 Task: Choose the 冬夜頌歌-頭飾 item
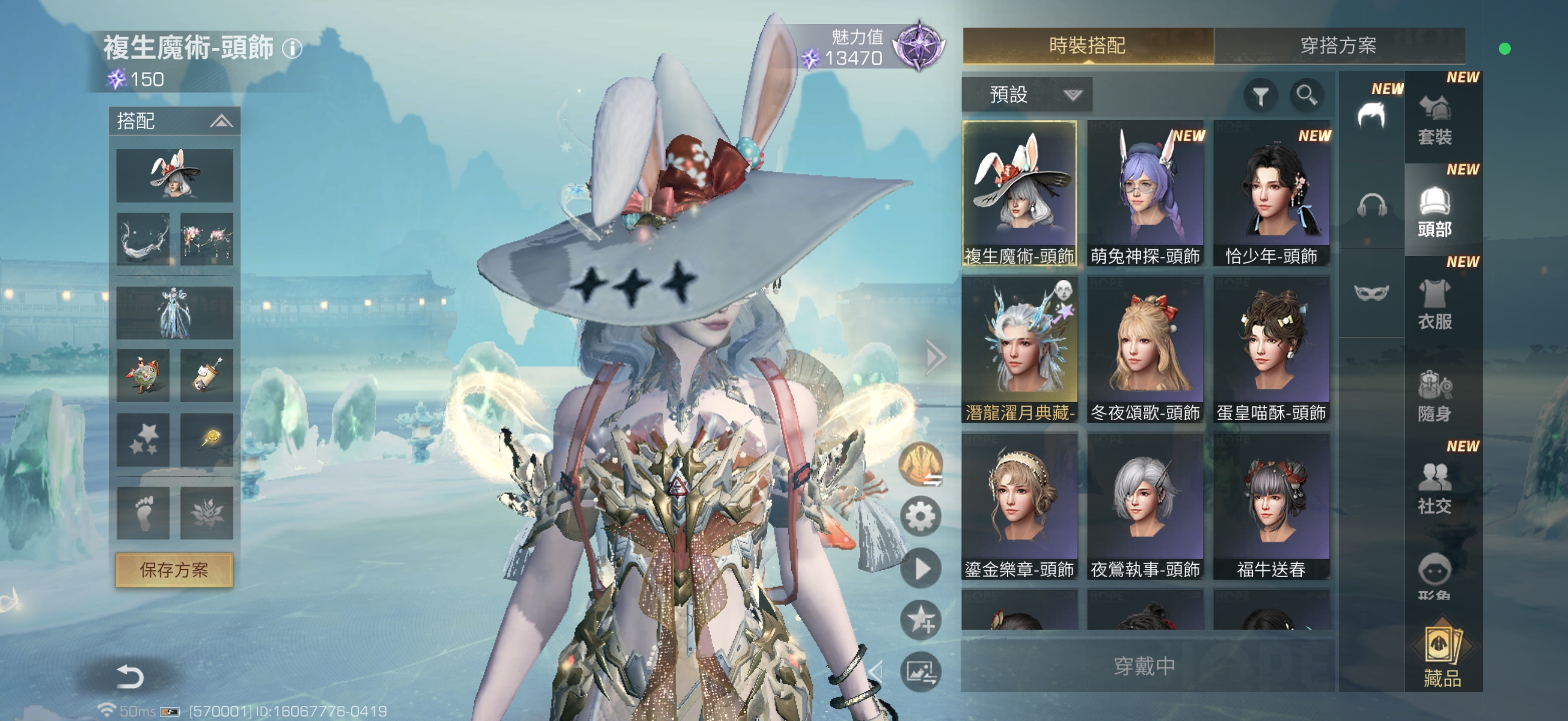click(1145, 350)
